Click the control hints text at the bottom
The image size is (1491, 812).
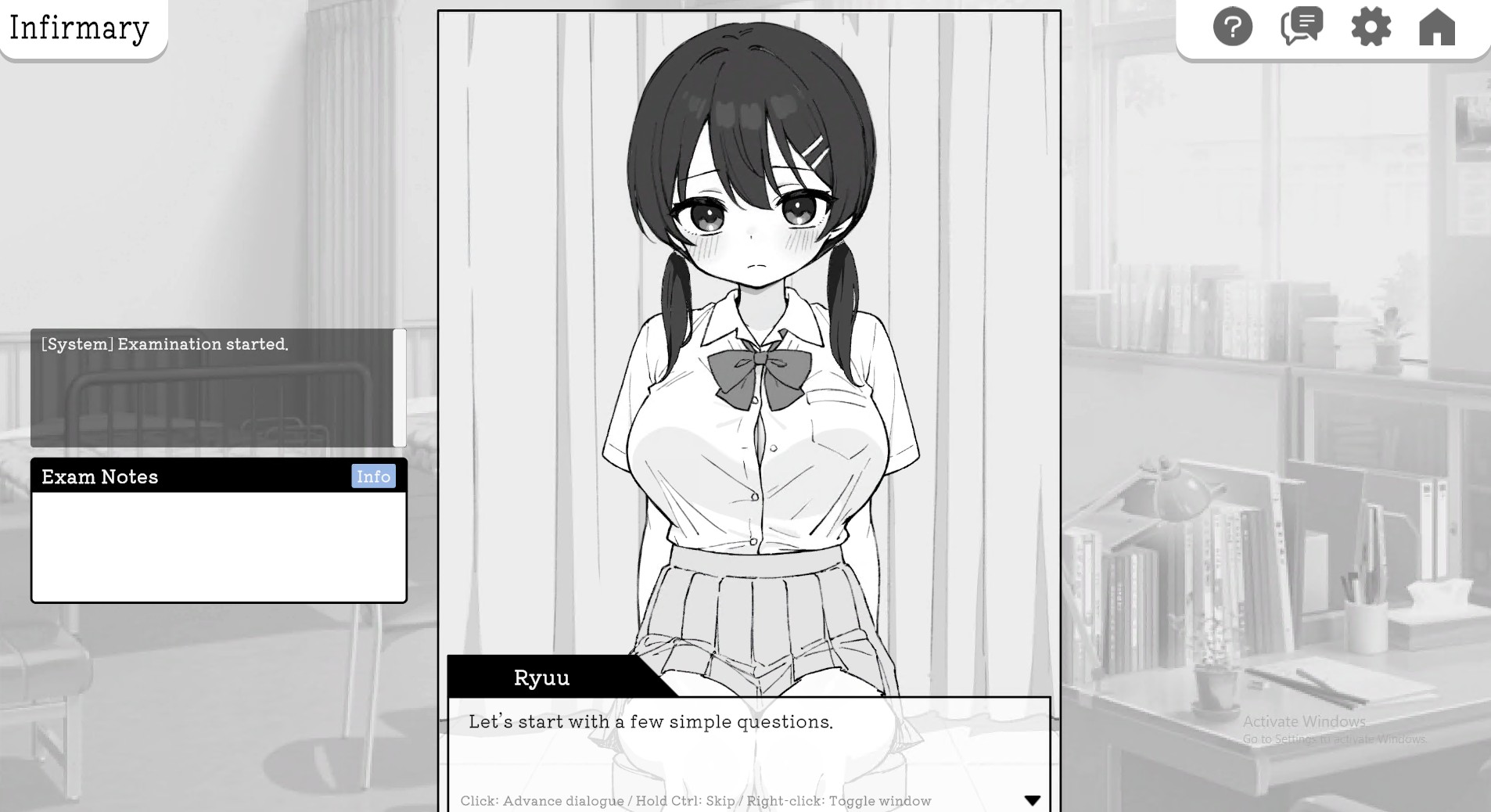(695, 801)
